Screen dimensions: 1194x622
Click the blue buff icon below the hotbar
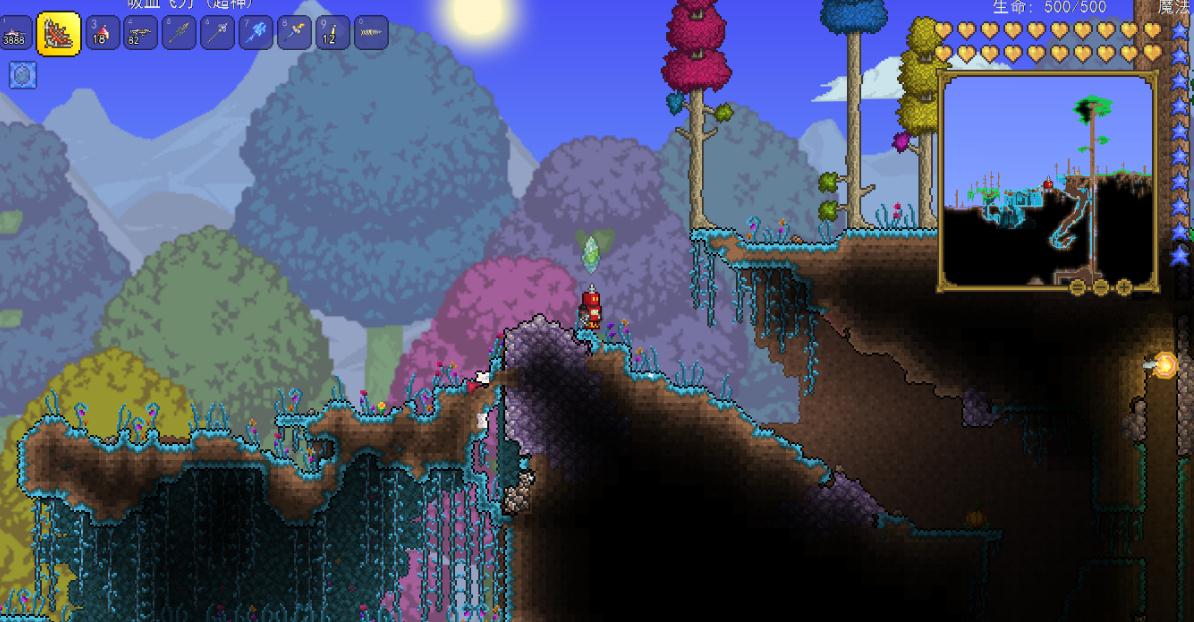pos(23,75)
